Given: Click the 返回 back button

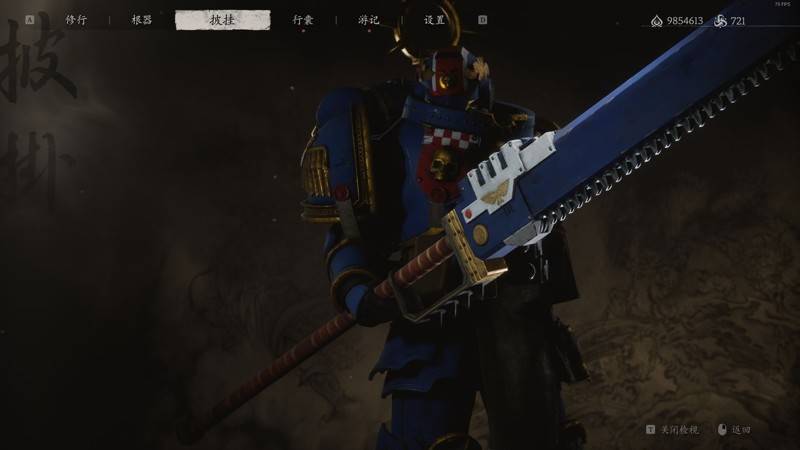Looking at the screenshot, I should 739,429.
